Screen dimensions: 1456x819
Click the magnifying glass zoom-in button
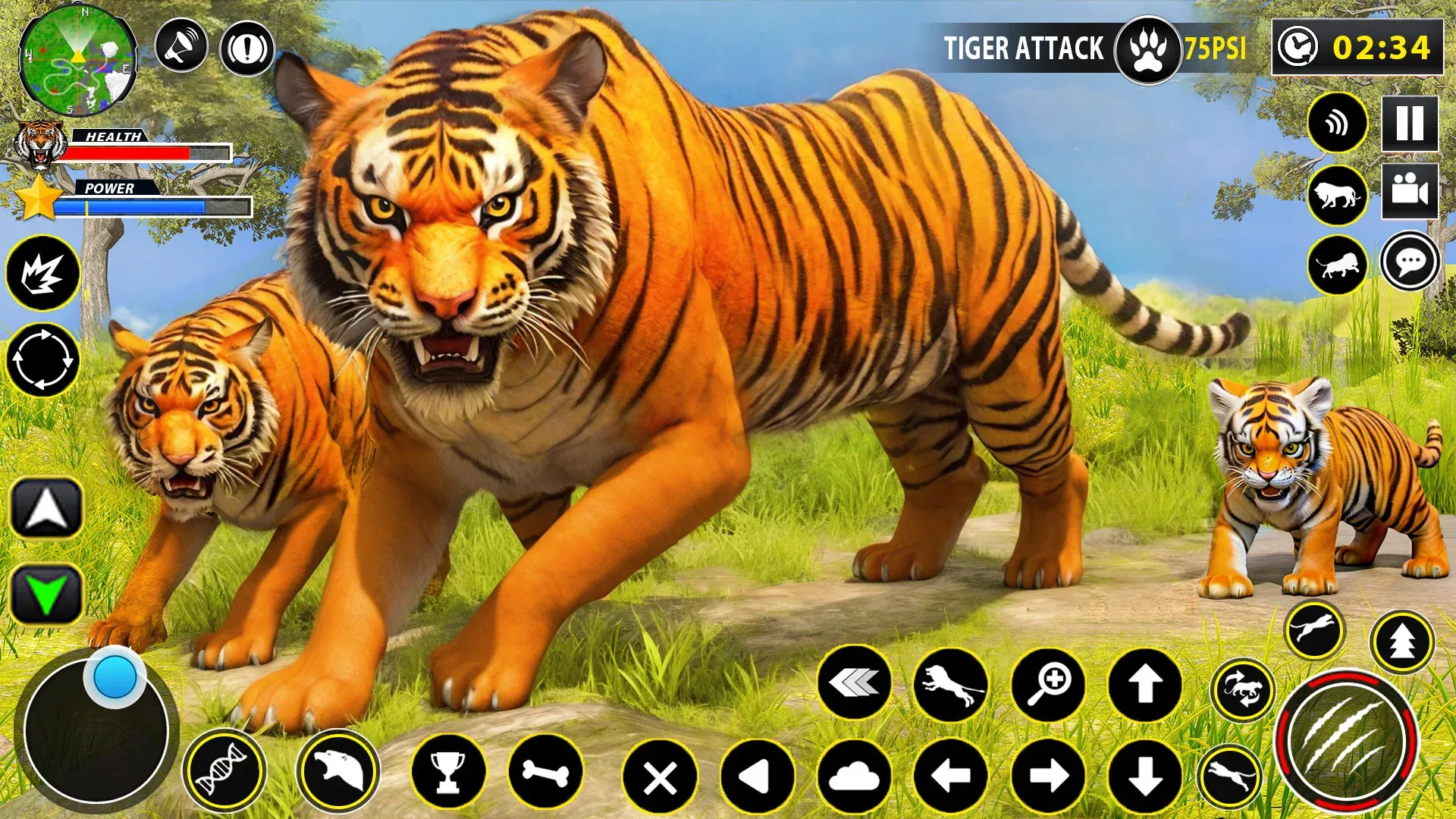[x=1048, y=685]
